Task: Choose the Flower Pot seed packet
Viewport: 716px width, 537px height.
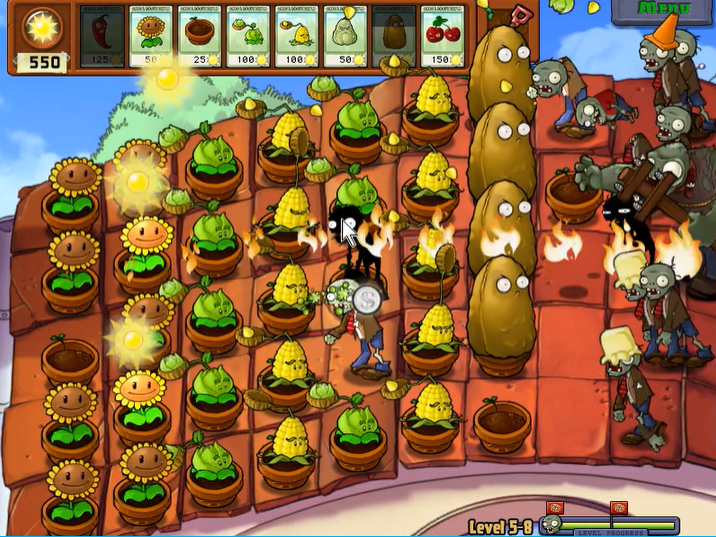Action: coord(200,37)
